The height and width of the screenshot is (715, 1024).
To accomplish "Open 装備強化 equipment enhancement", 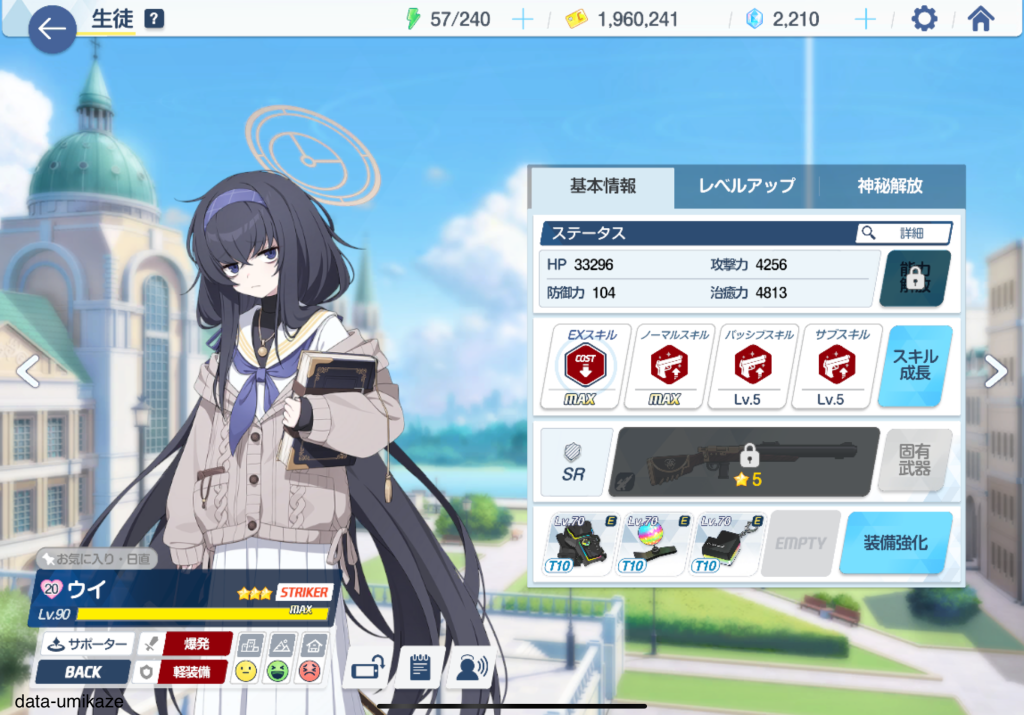I will [895, 543].
